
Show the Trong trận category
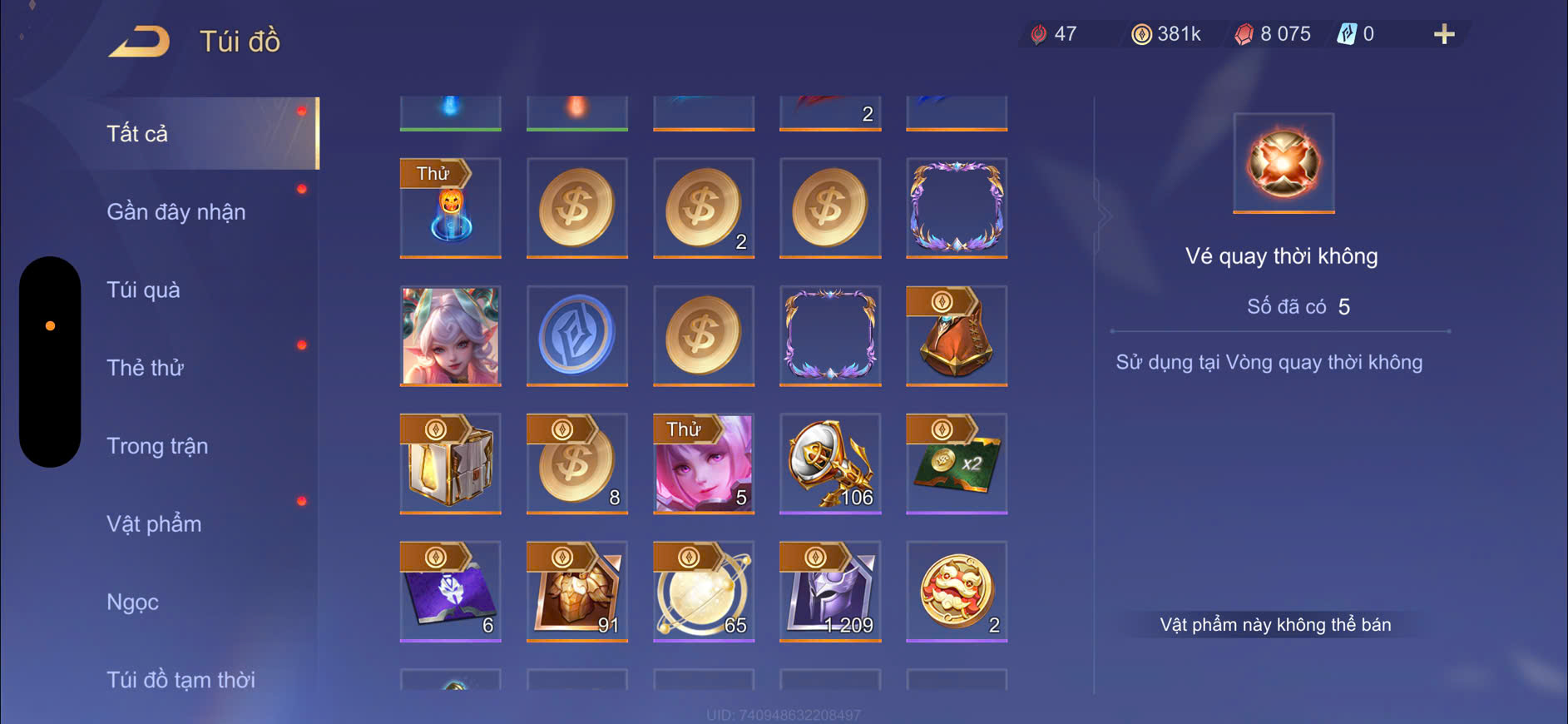(157, 446)
